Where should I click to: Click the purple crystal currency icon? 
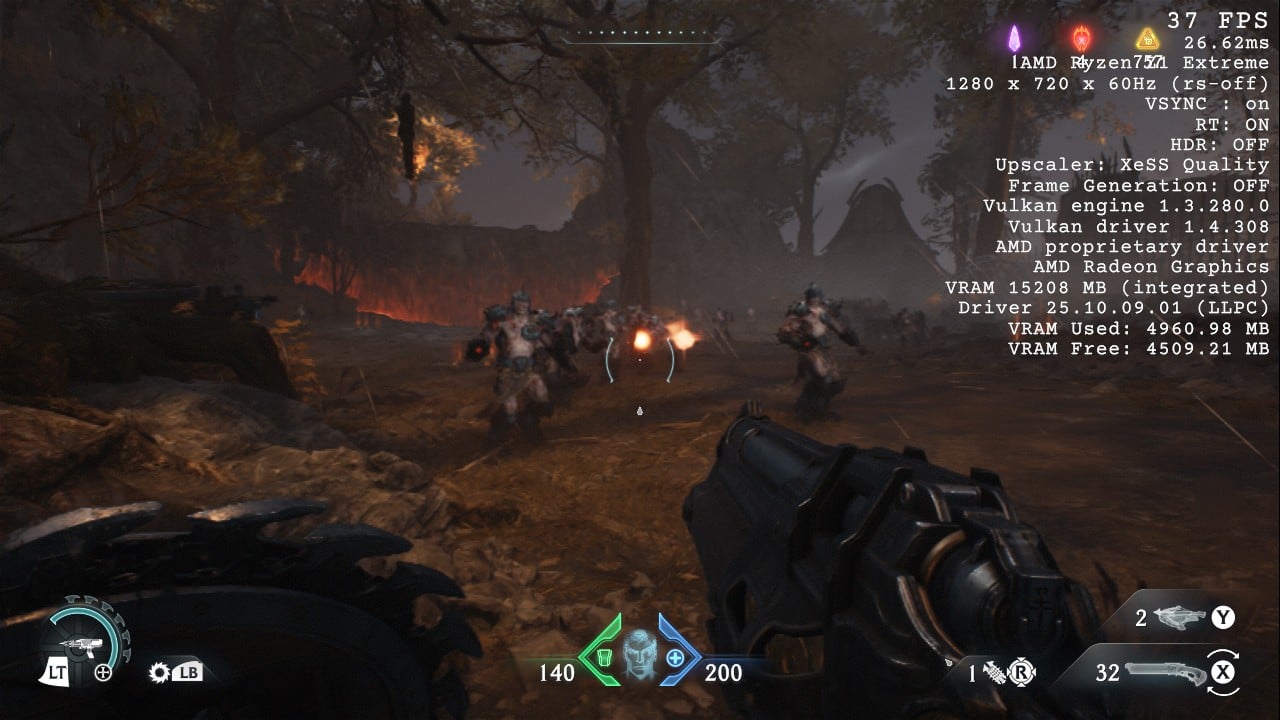tap(1014, 39)
